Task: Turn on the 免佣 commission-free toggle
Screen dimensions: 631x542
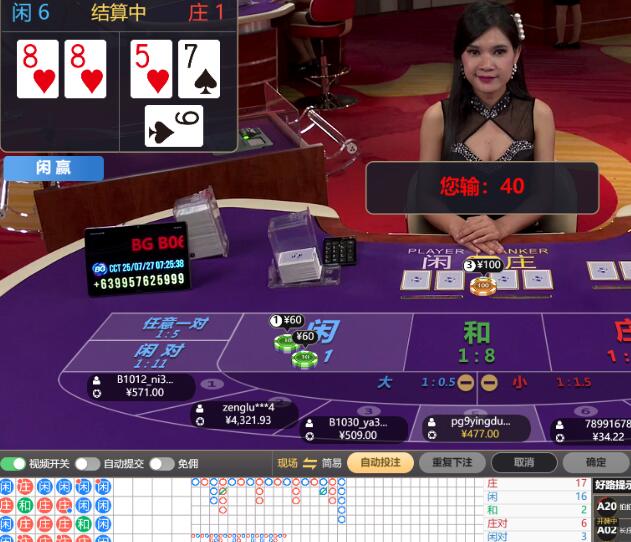Action: (x=162, y=464)
